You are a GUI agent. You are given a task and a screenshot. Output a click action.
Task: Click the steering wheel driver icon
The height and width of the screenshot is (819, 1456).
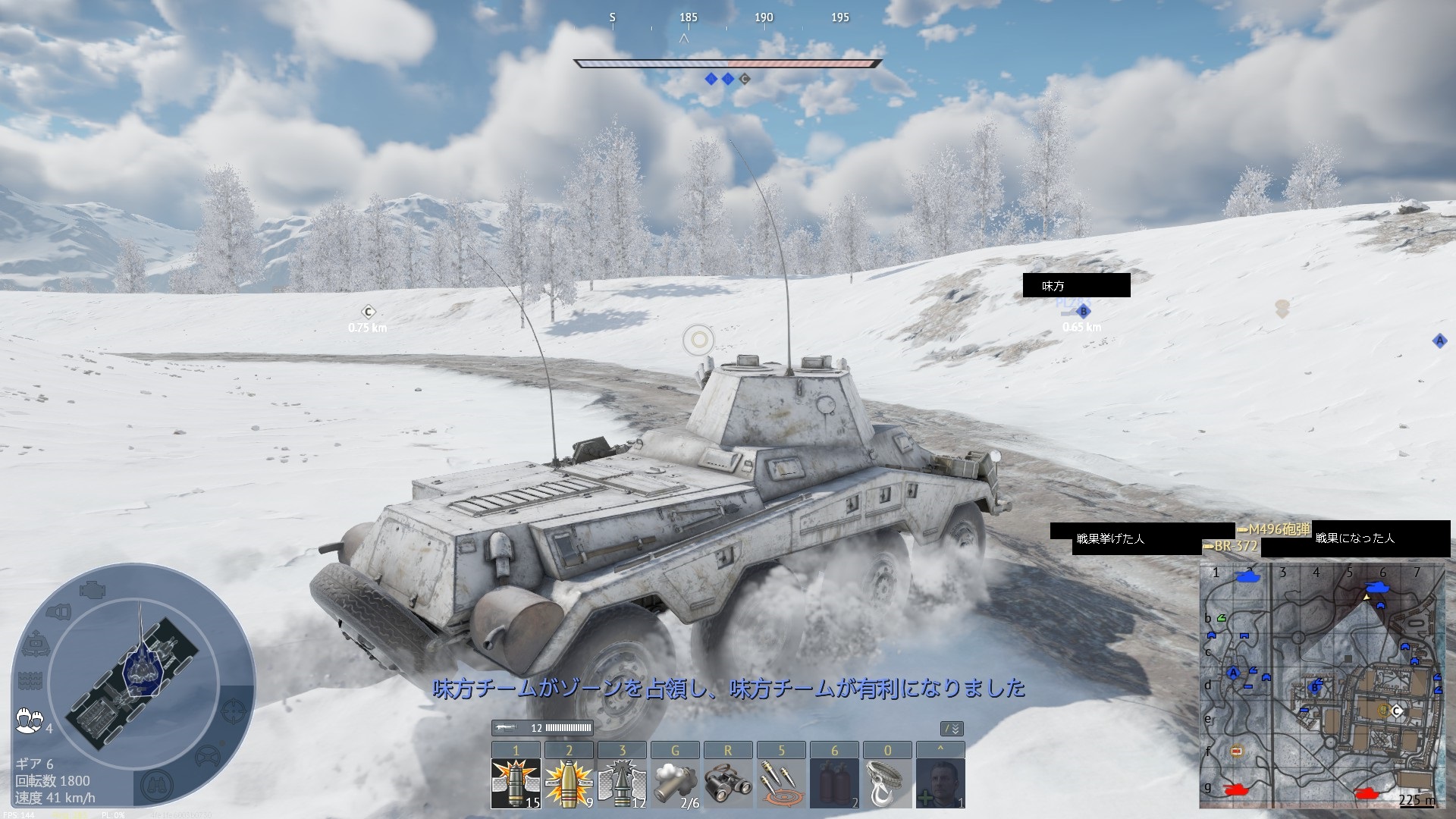click(207, 756)
